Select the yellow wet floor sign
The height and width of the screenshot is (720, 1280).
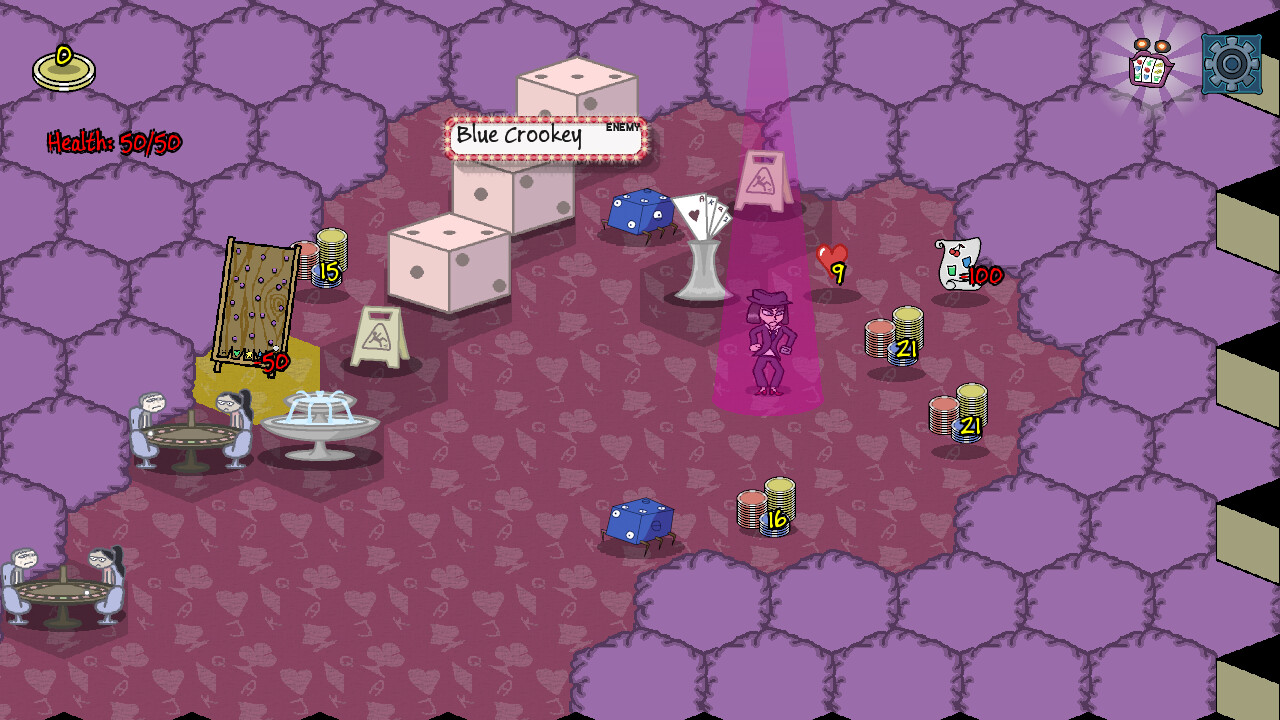click(x=377, y=333)
